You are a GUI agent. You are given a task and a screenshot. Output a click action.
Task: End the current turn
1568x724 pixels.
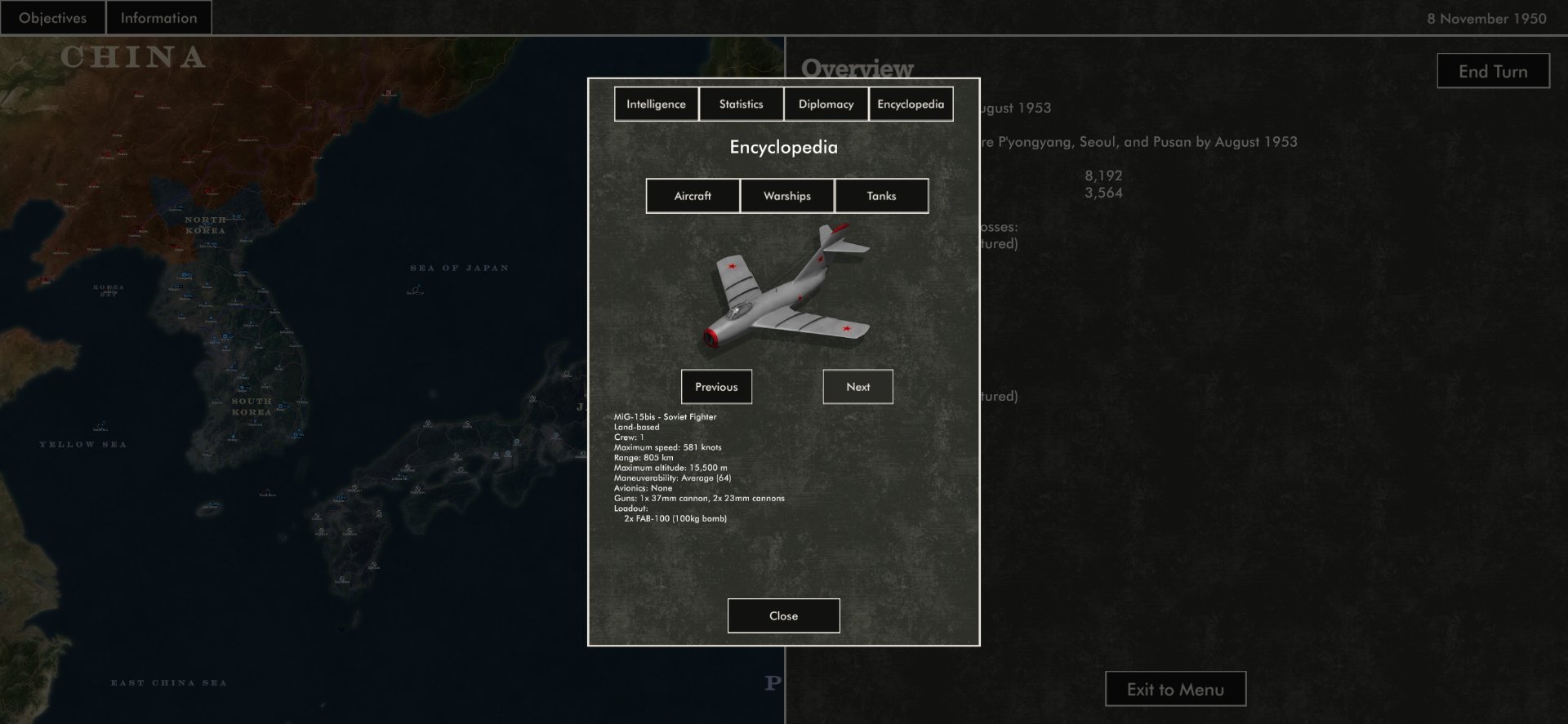(1493, 71)
